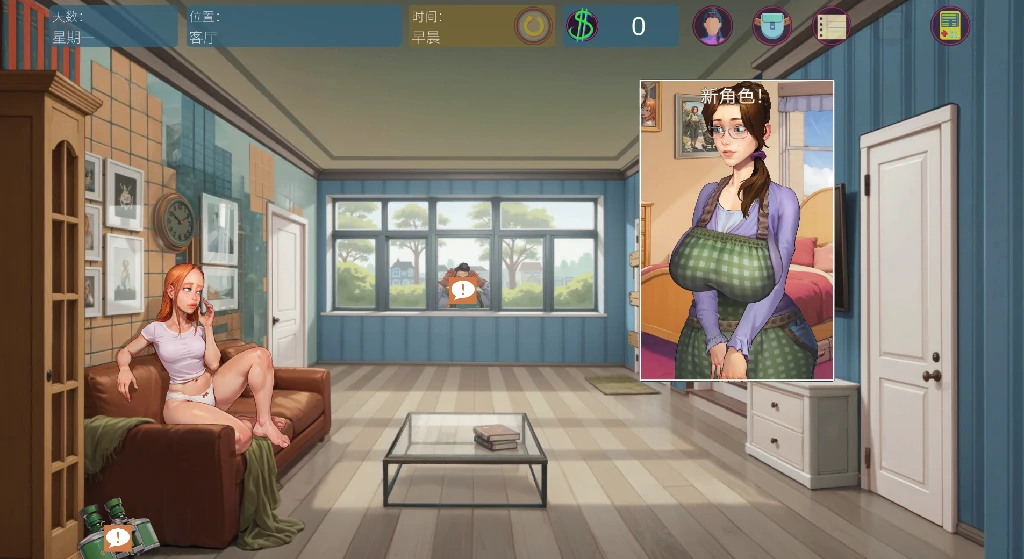Open the backpack inventory

[x=772, y=26]
